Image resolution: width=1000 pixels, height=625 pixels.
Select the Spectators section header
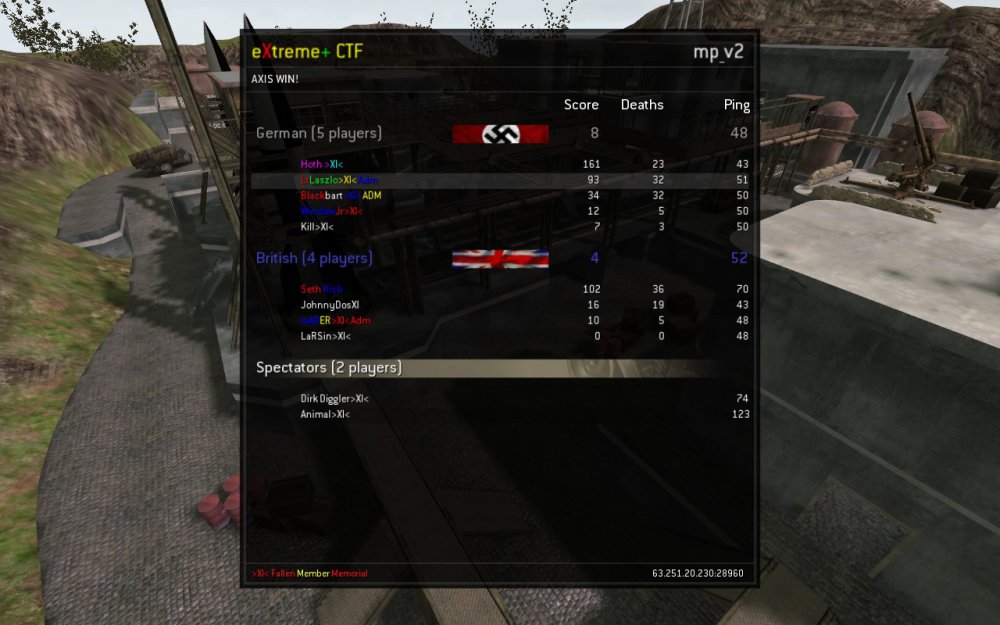pos(329,368)
